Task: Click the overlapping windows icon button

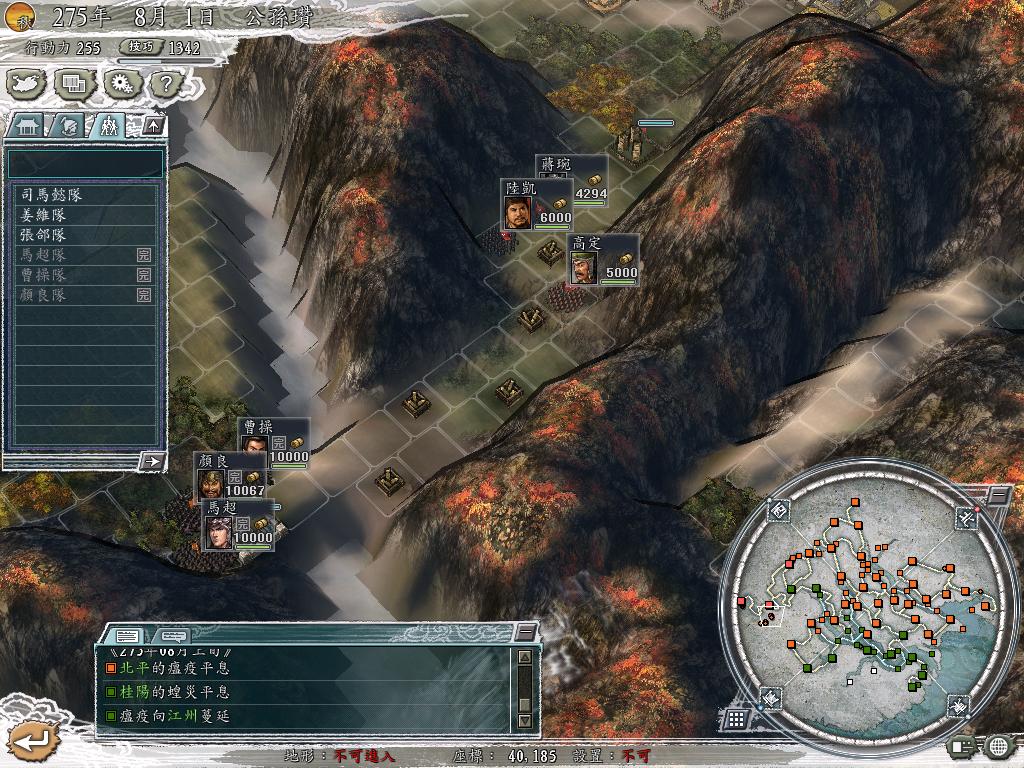Action: pos(73,83)
